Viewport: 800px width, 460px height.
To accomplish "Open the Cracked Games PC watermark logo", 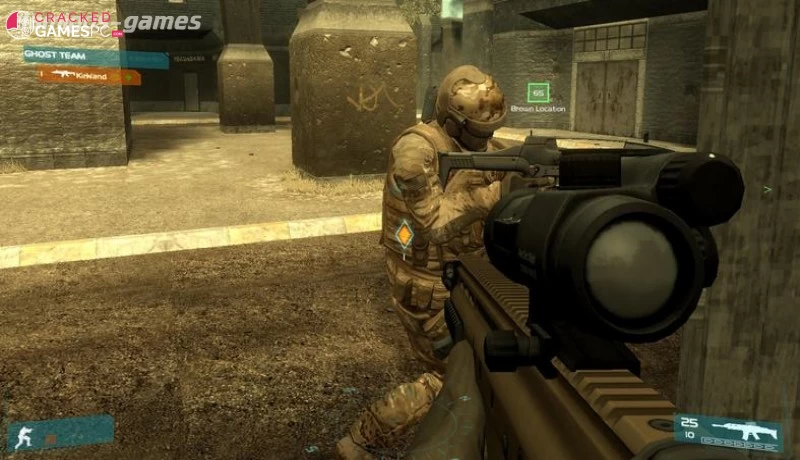I will tap(62, 24).
